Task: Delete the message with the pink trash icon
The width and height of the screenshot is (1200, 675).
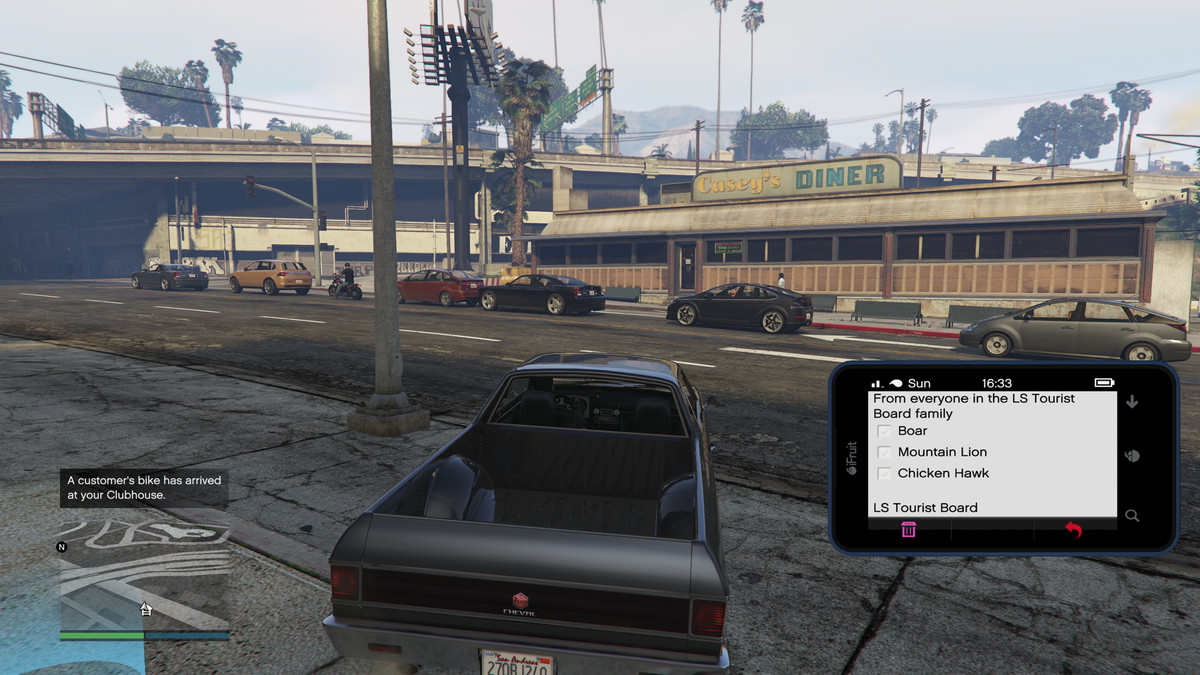Action: (x=908, y=530)
